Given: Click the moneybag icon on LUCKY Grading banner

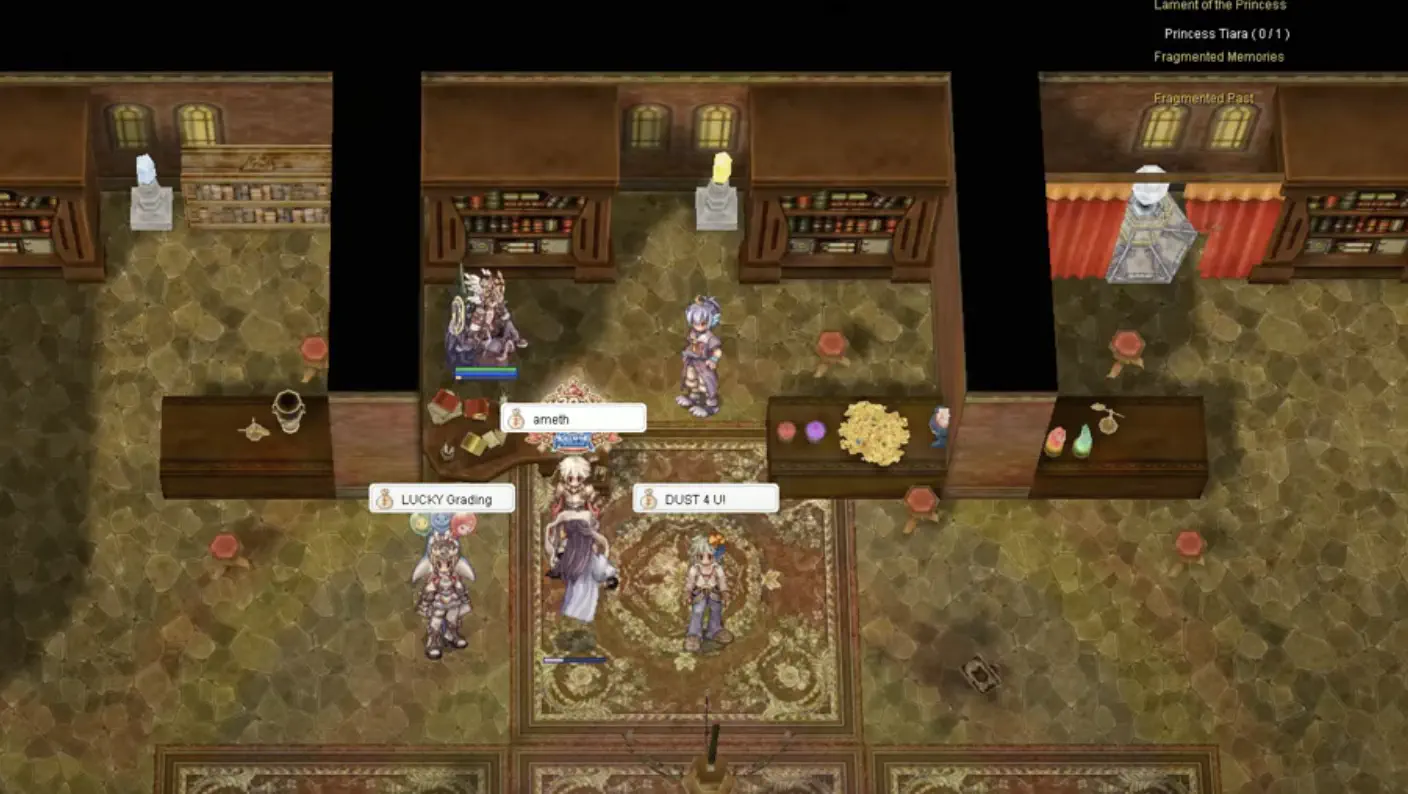Looking at the screenshot, I should pos(385,497).
